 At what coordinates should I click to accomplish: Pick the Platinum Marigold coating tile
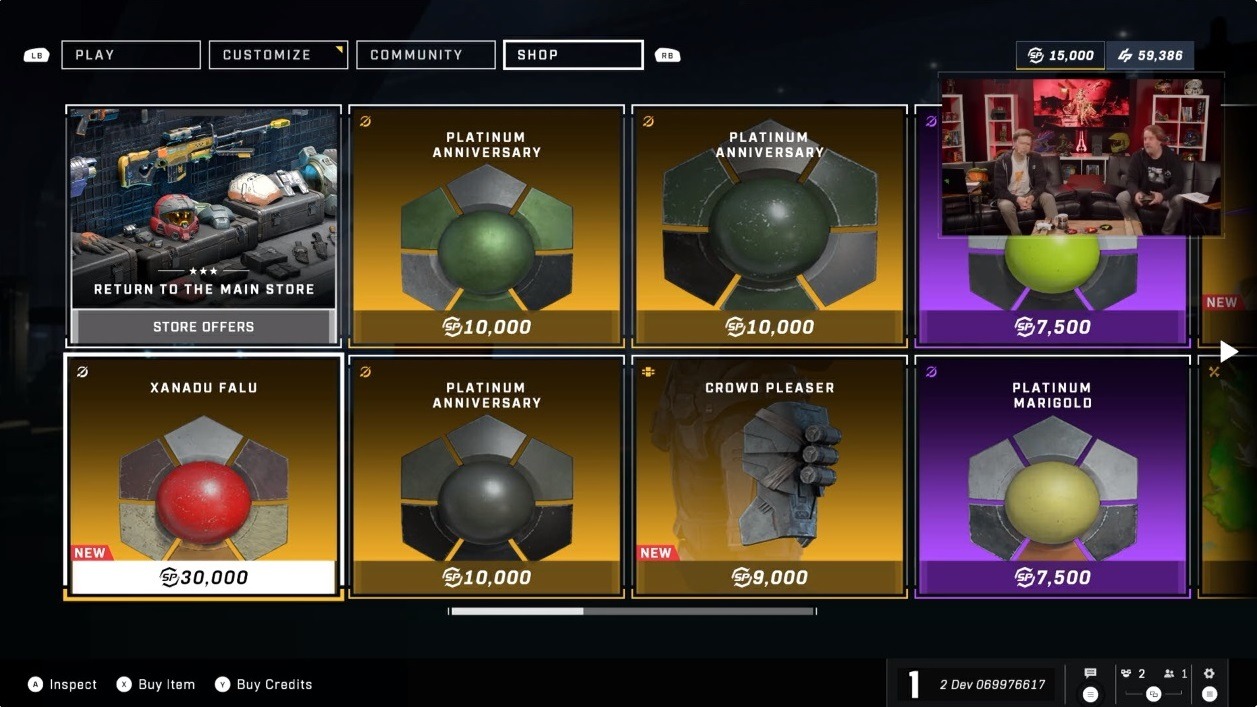tap(1051, 475)
